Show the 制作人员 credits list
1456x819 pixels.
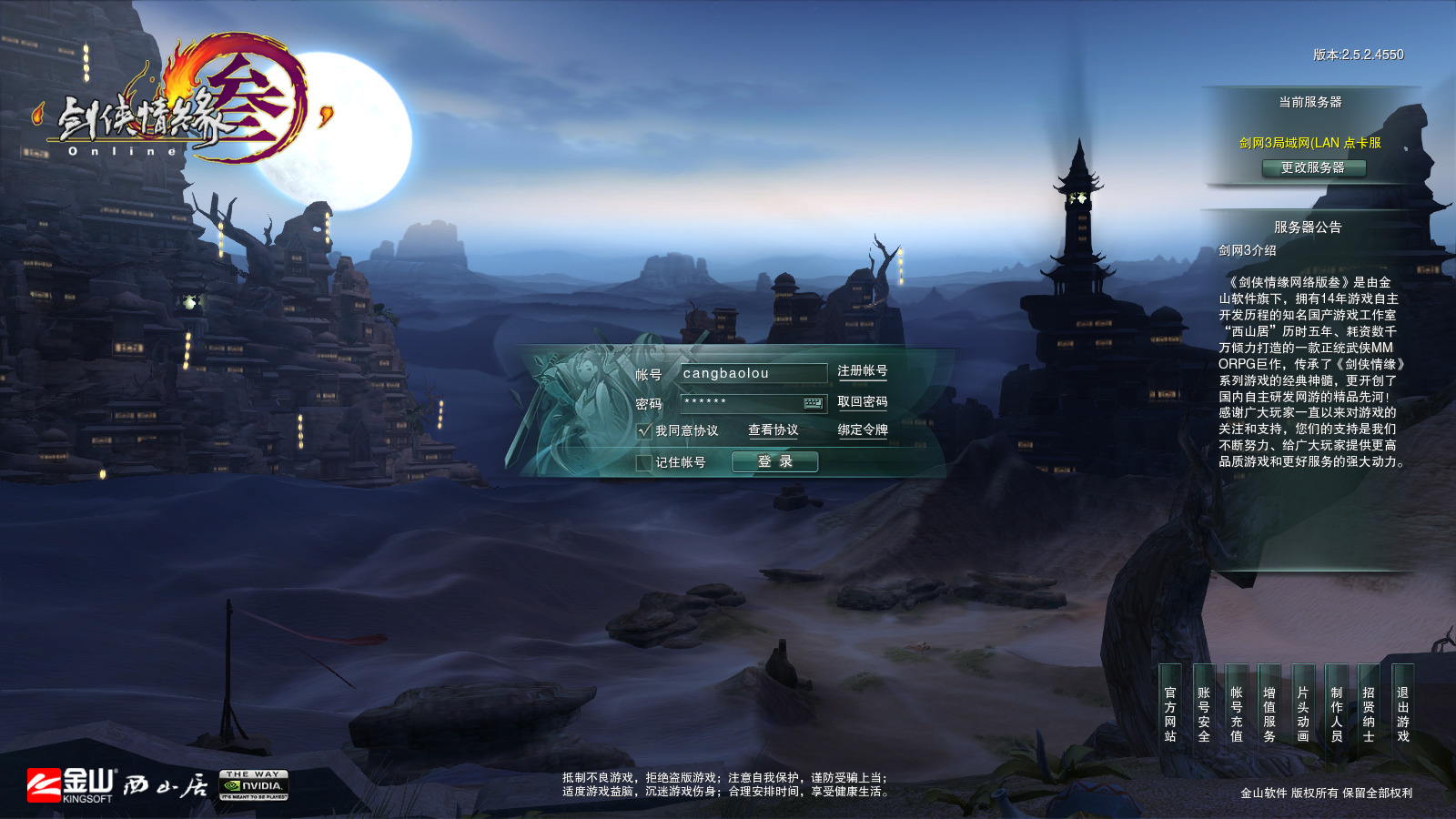tap(1337, 714)
